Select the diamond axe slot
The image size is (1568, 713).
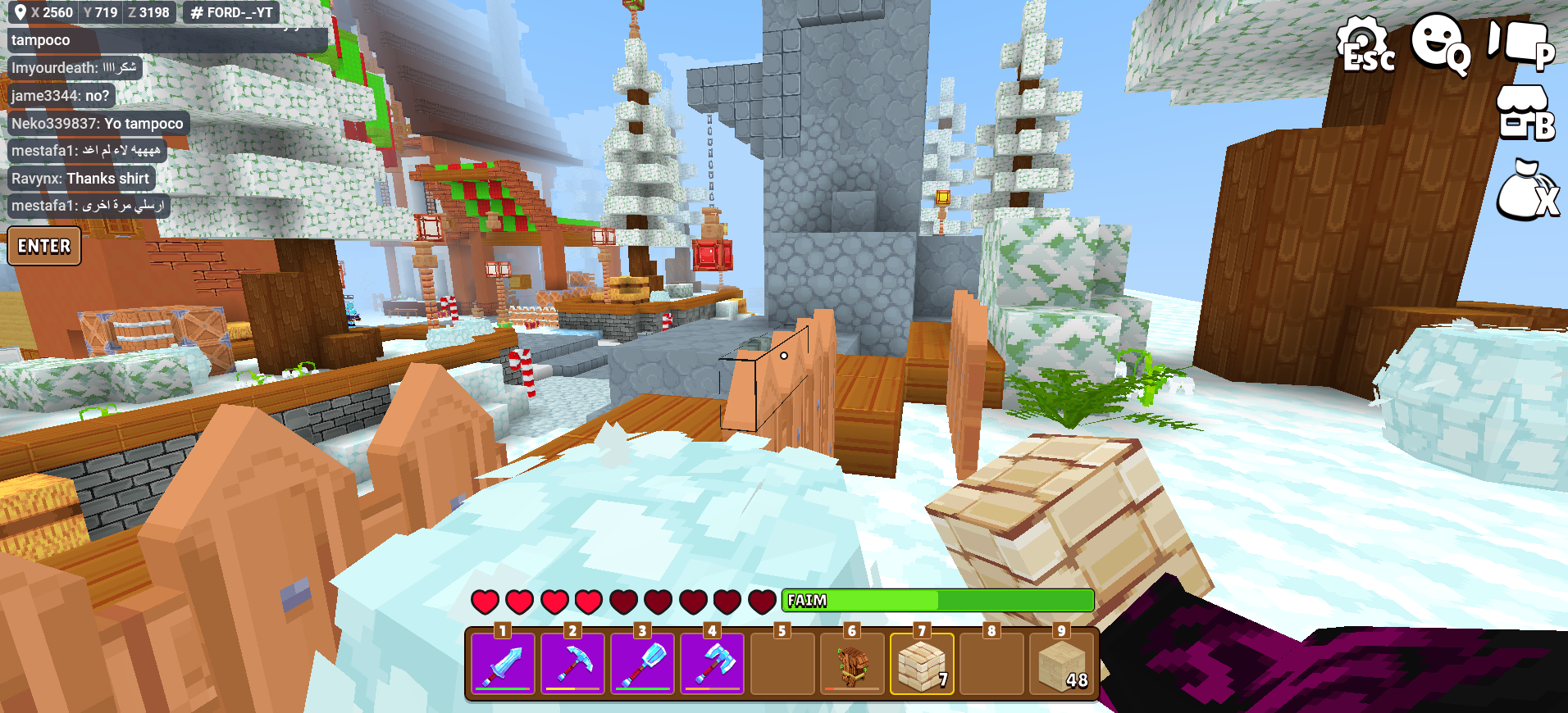tap(712, 663)
